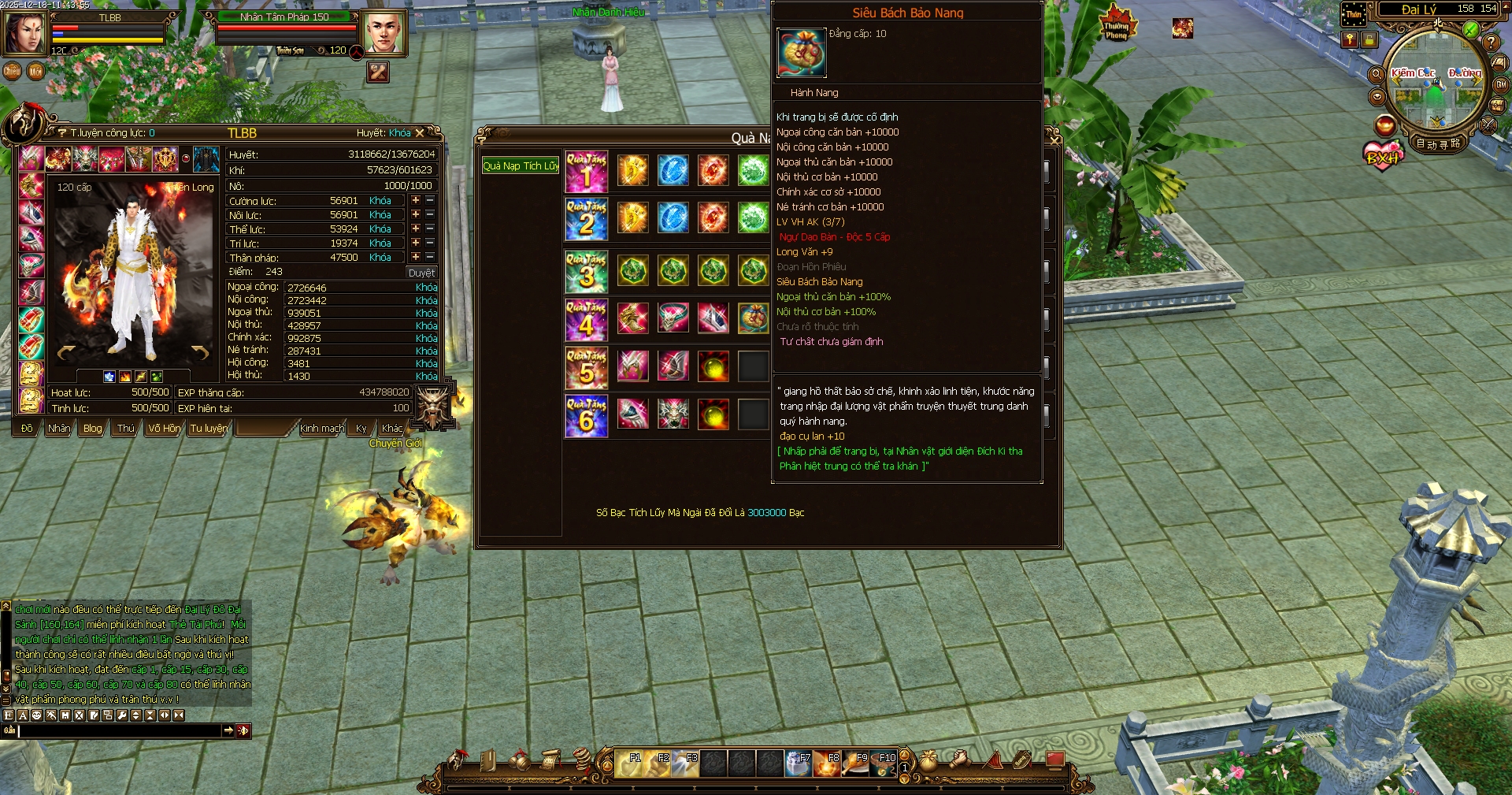Focus the chat input field
The height and width of the screenshot is (795, 1512).
coord(120,731)
